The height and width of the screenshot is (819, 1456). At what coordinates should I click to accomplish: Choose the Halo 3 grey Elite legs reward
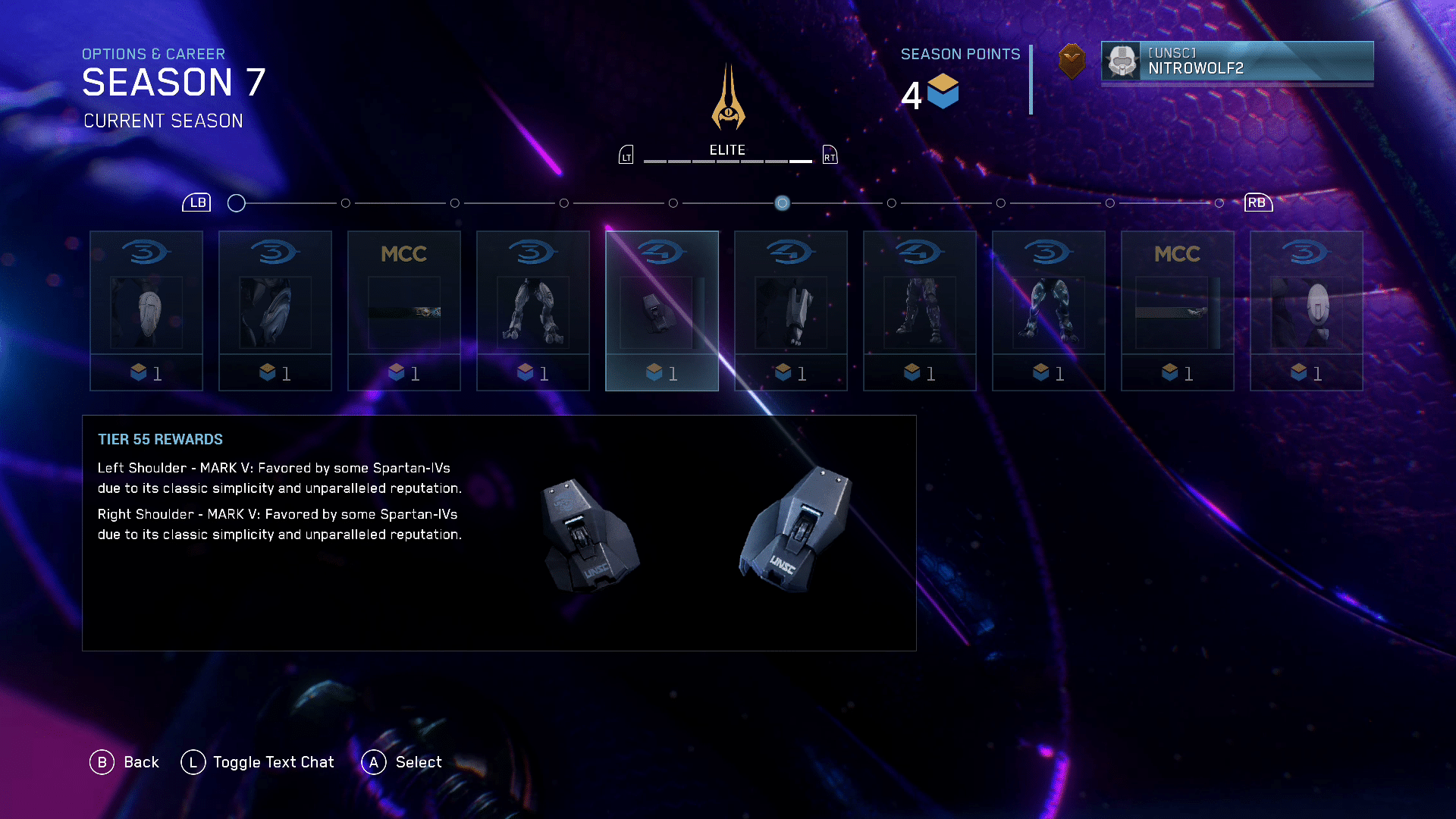532,310
